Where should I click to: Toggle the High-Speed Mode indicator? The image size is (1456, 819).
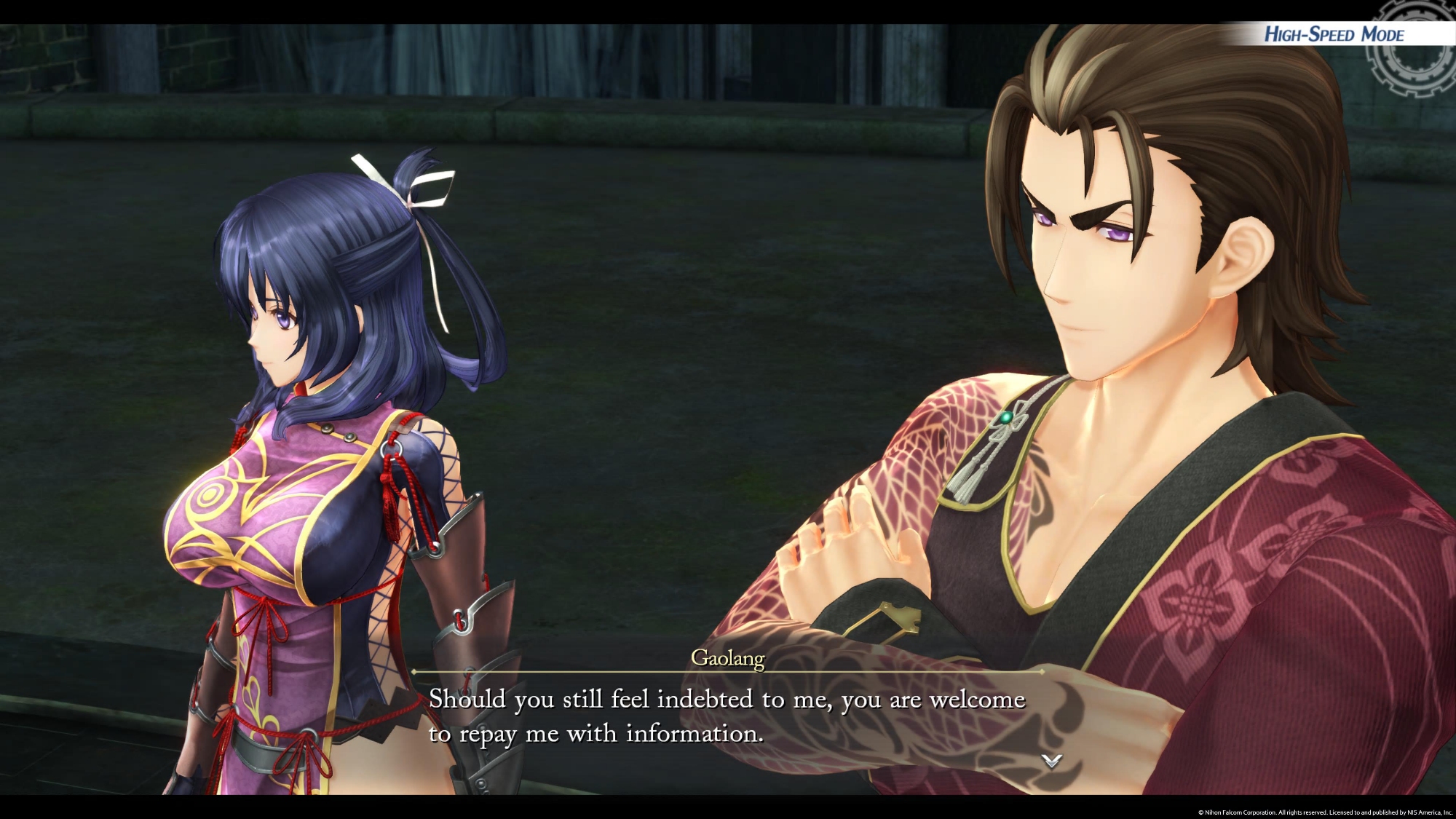(1334, 34)
